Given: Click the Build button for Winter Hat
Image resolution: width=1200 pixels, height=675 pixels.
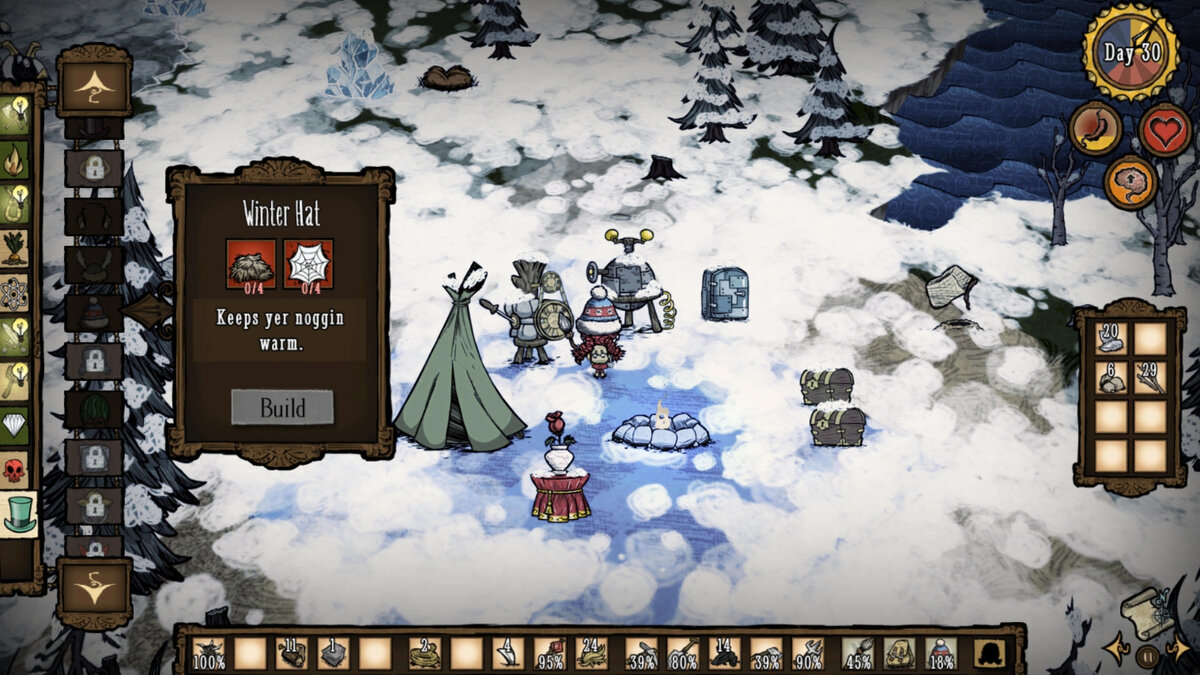Looking at the screenshot, I should coord(282,407).
